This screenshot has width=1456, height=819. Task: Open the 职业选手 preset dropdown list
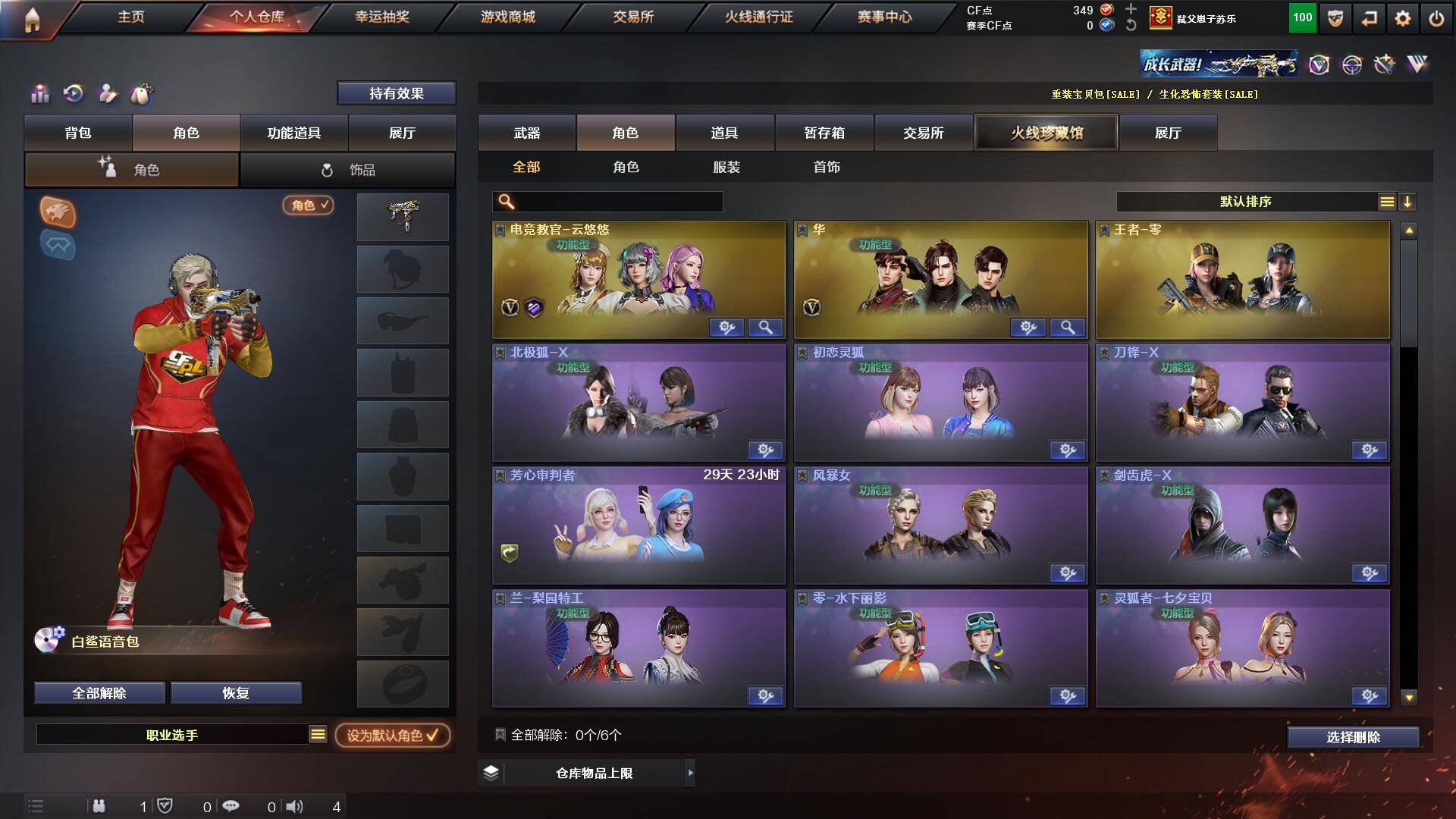point(318,734)
